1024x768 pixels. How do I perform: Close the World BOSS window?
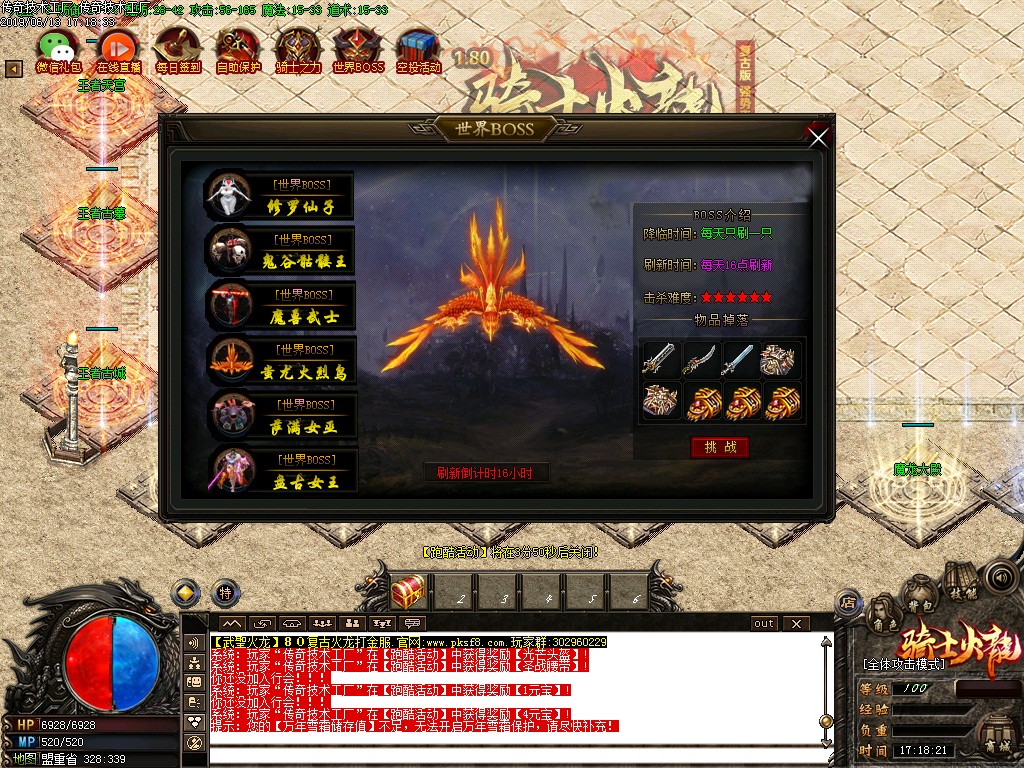(819, 138)
